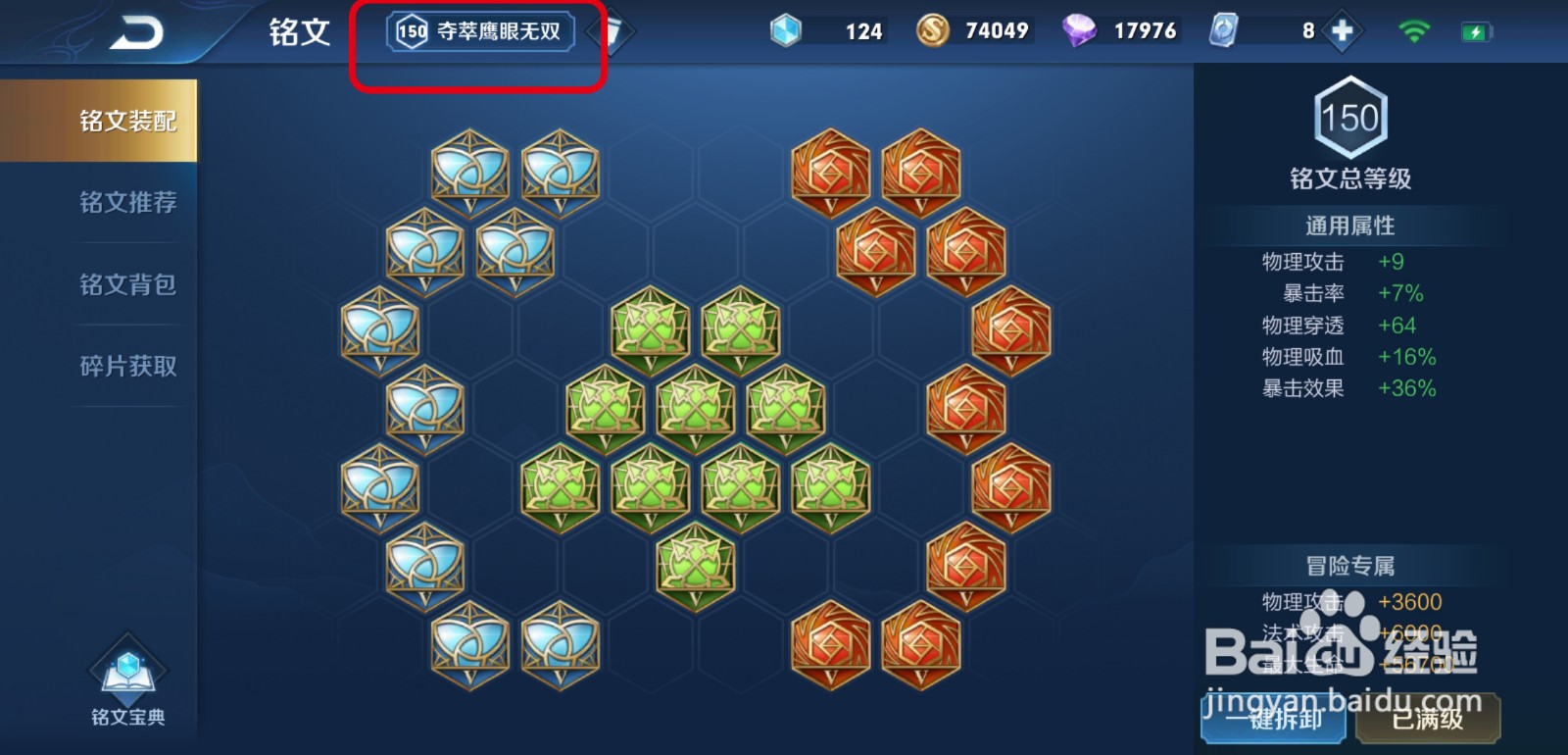1568x755 pixels.
Task: Click the diamond currency icon
Action: [1082, 30]
